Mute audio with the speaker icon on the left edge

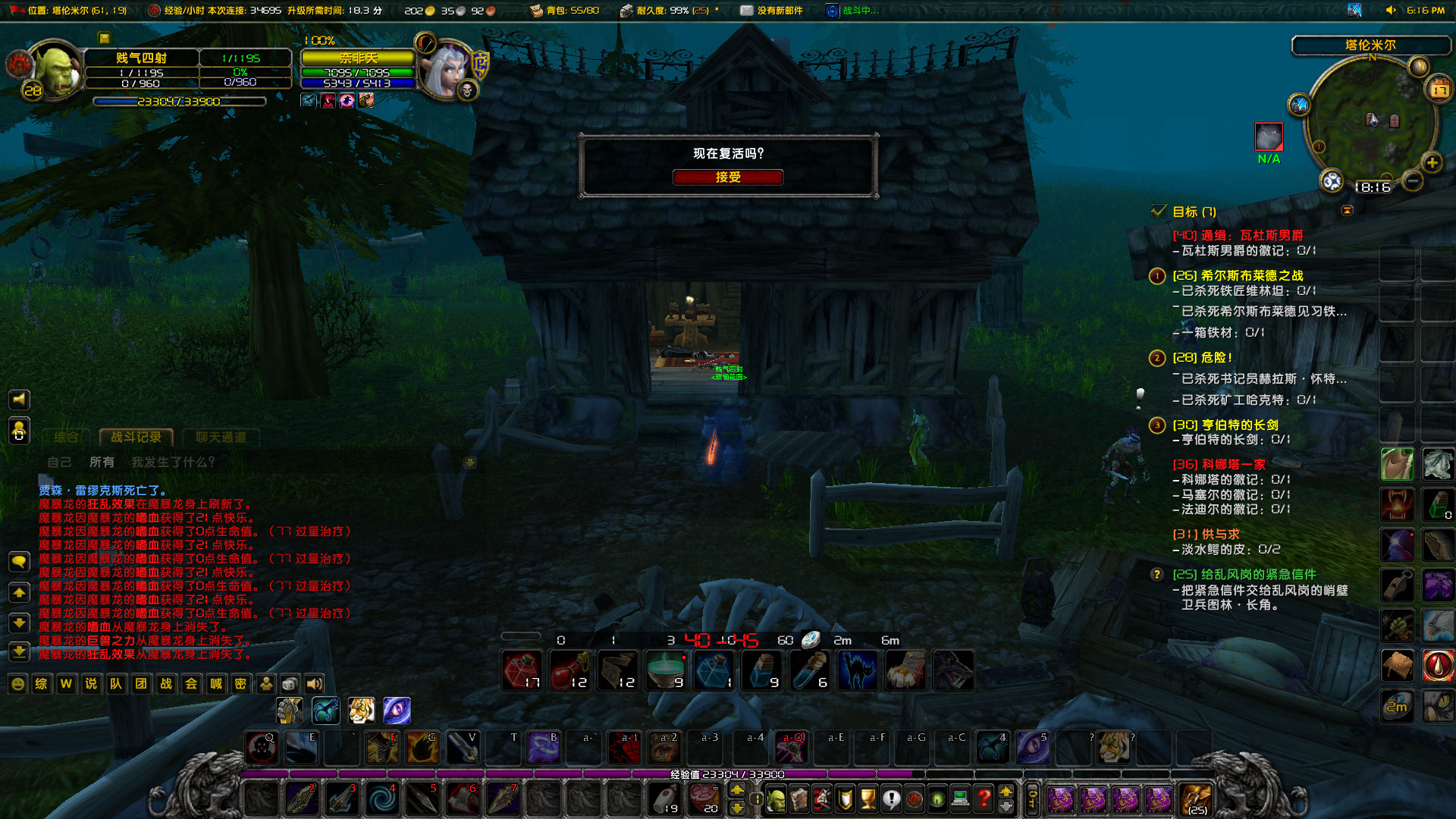(19, 400)
